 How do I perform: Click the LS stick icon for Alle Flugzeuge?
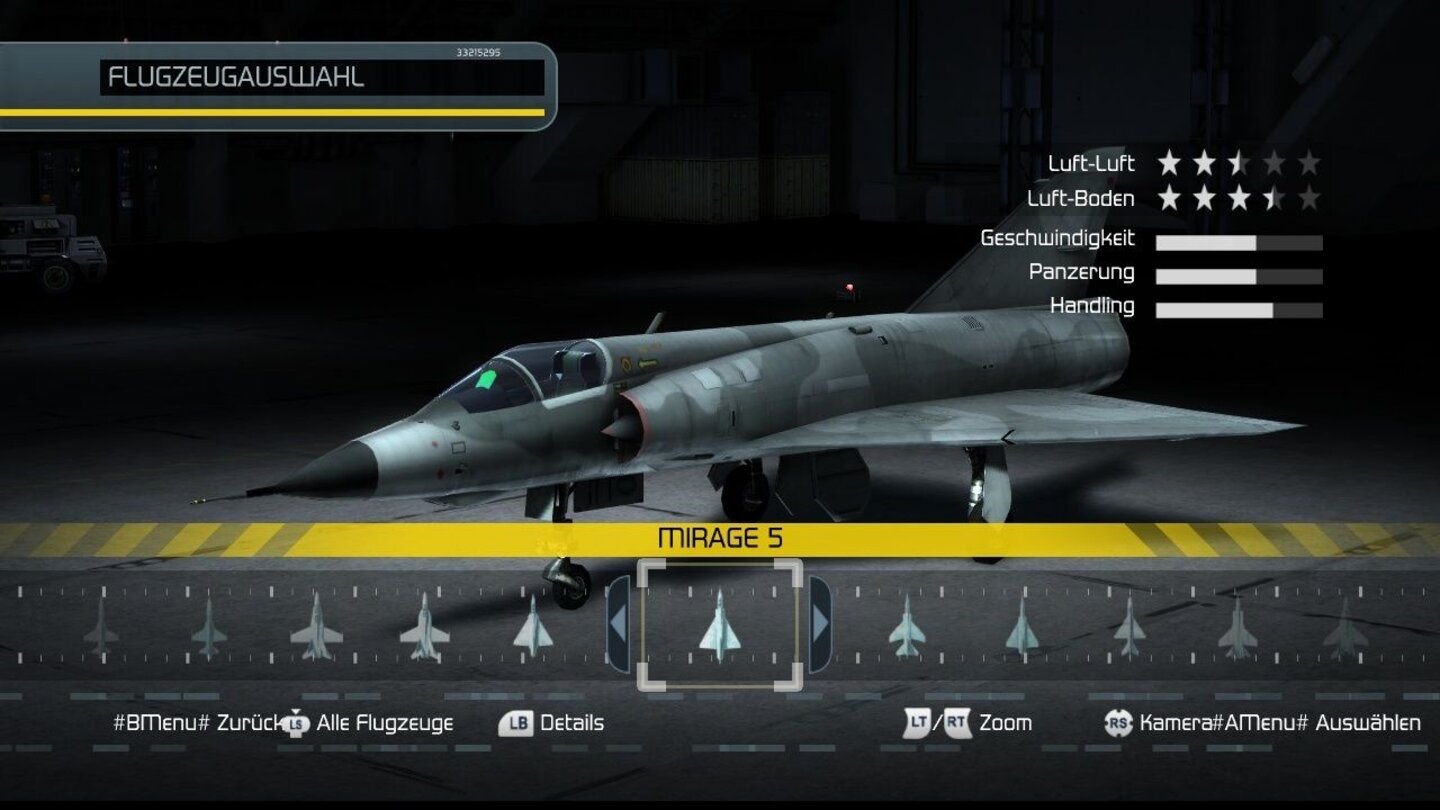pos(293,723)
